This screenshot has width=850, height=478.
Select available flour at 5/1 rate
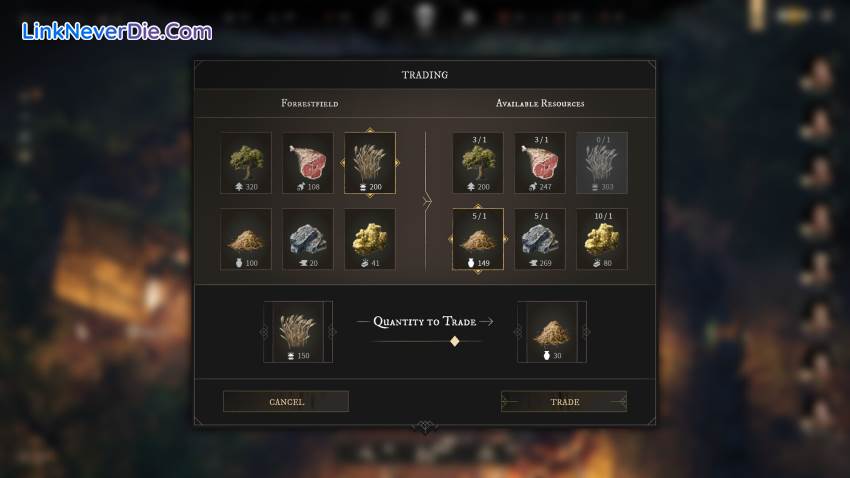tap(478, 240)
